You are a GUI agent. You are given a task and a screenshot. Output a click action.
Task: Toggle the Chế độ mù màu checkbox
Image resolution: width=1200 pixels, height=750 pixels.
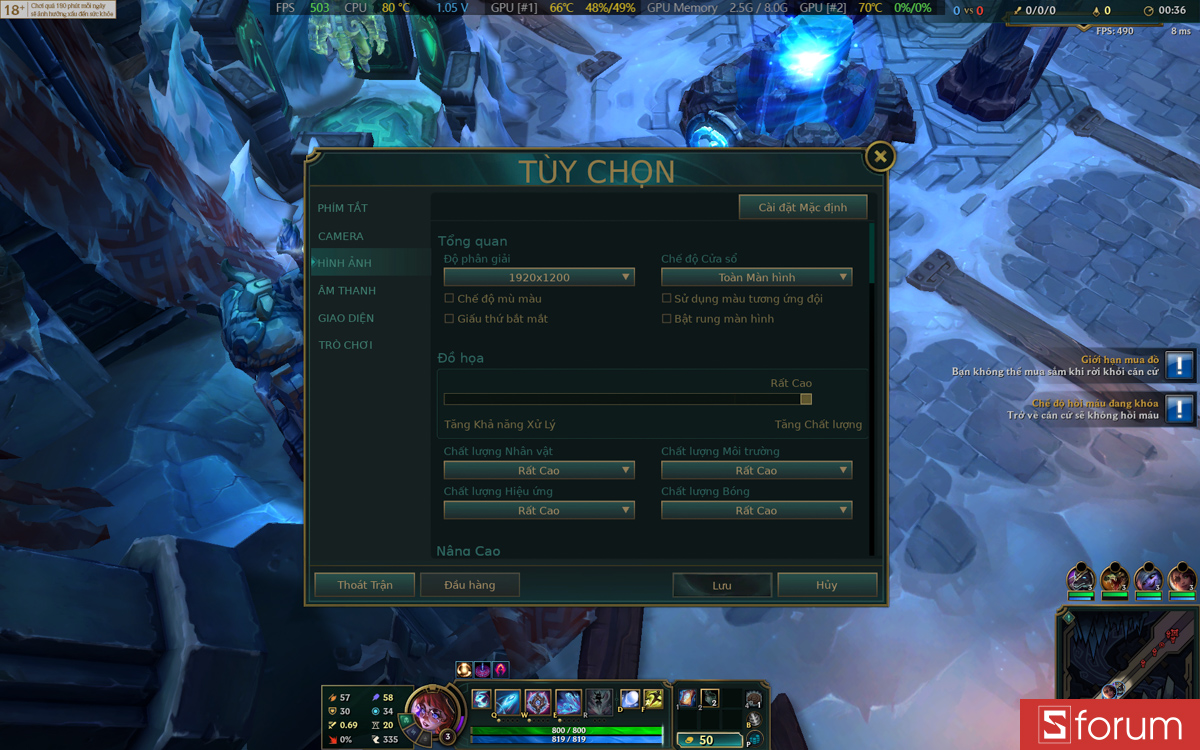coord(450,299)
